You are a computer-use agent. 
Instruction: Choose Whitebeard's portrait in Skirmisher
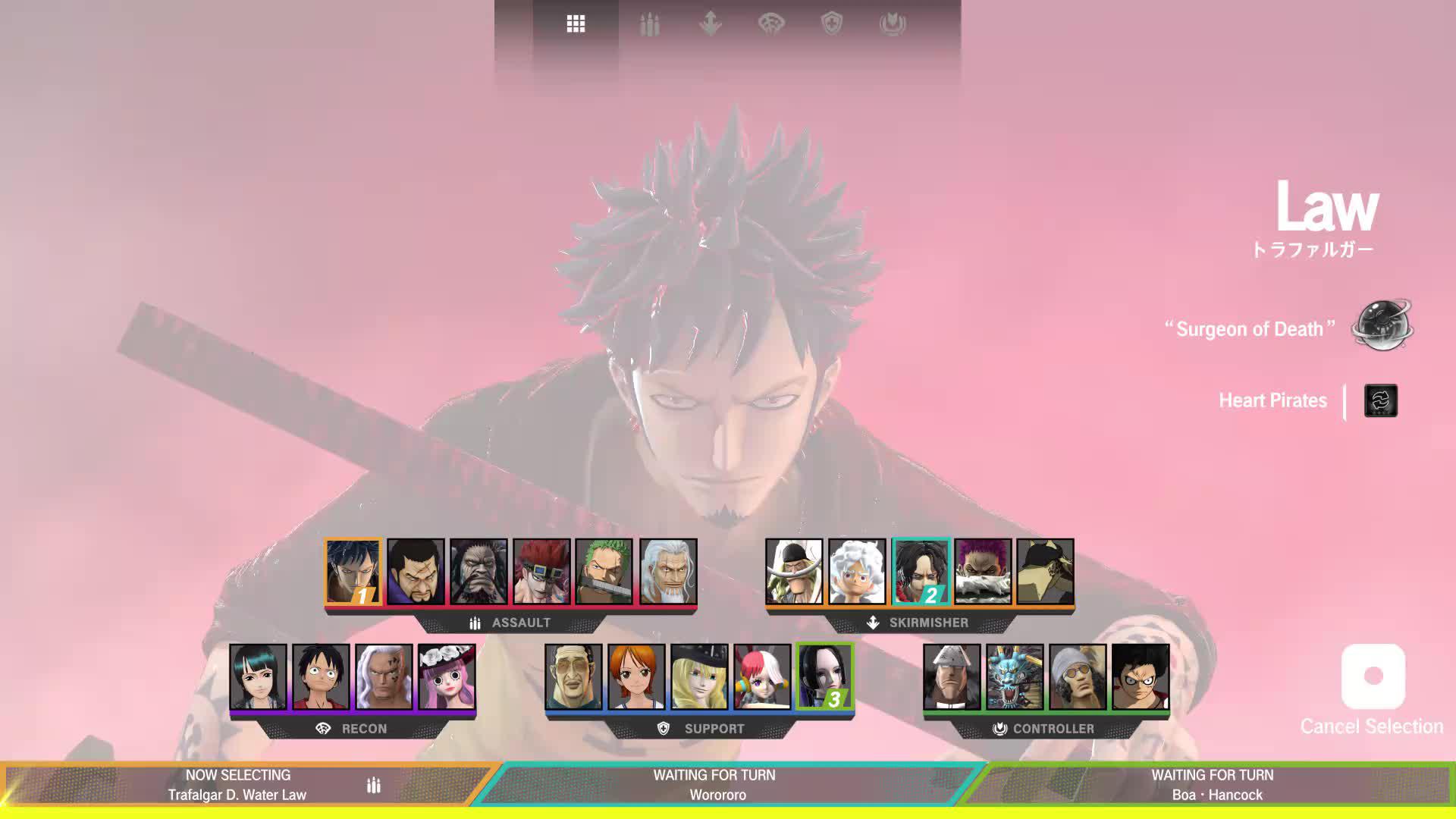pyautogui.click(x=794, y=572)
